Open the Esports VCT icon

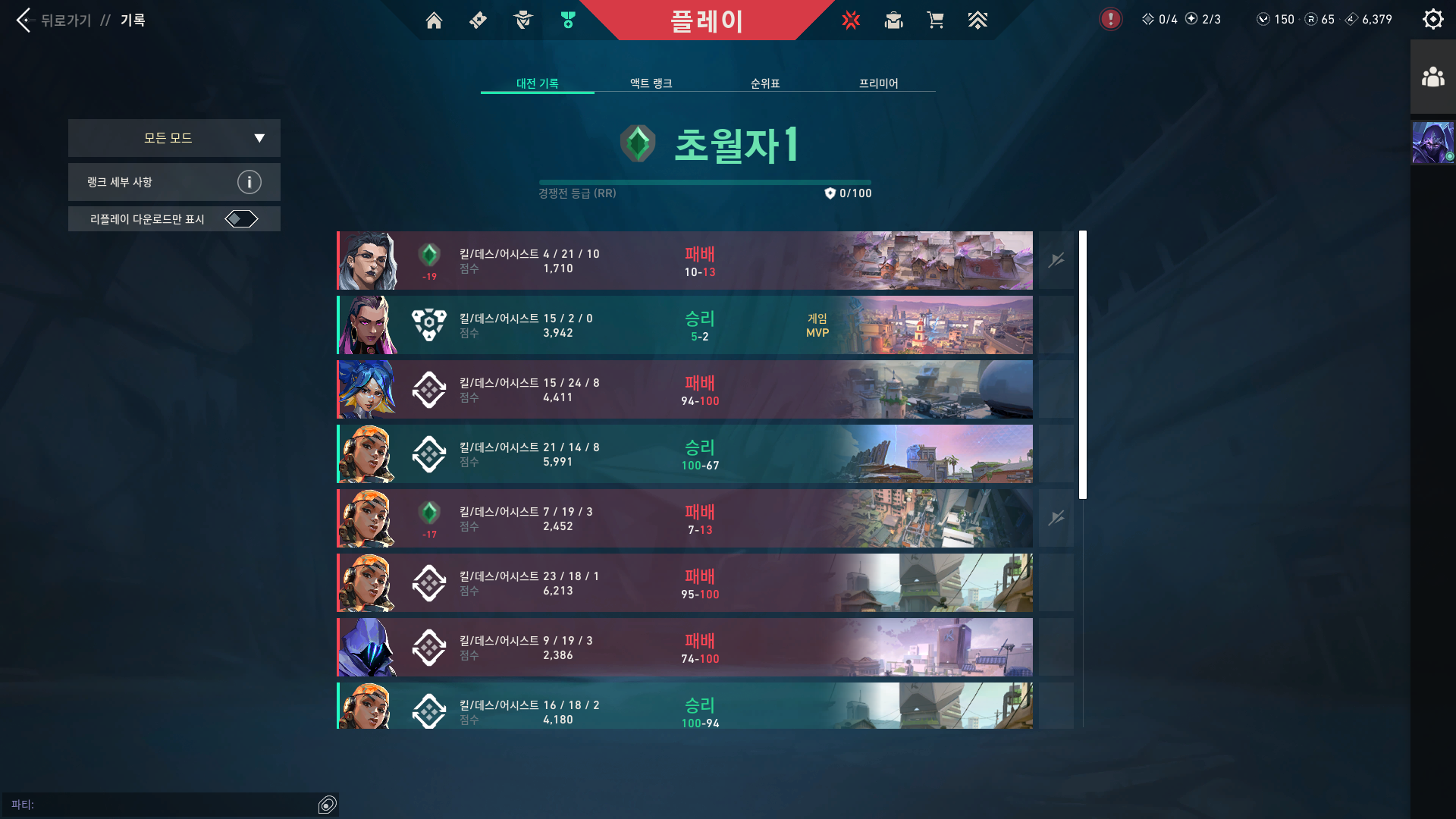pos(851,20)
